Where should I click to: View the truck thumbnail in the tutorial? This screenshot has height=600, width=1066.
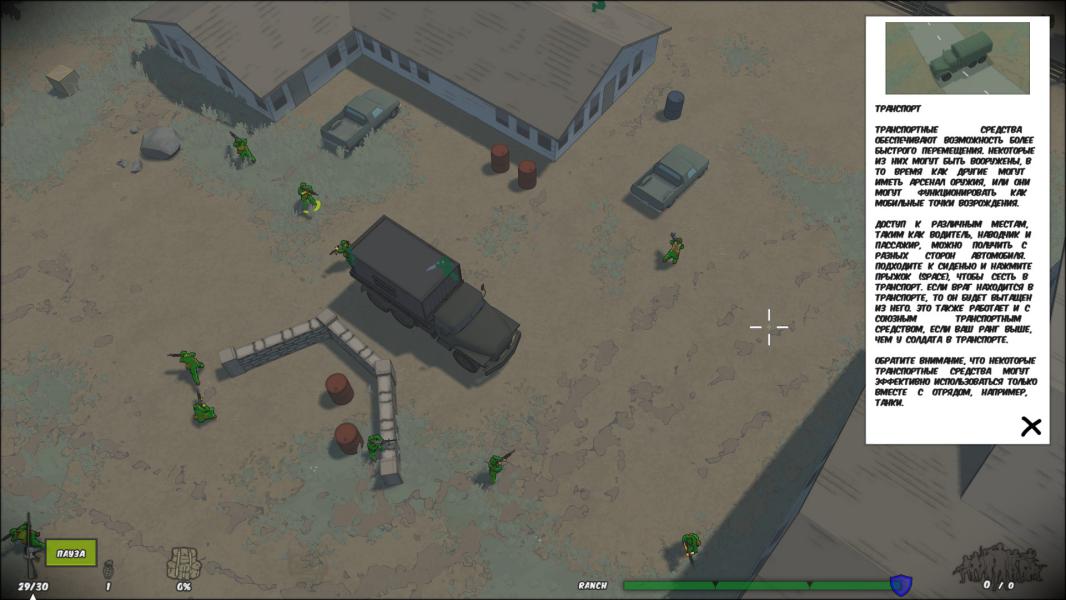[x=957, y=58]
